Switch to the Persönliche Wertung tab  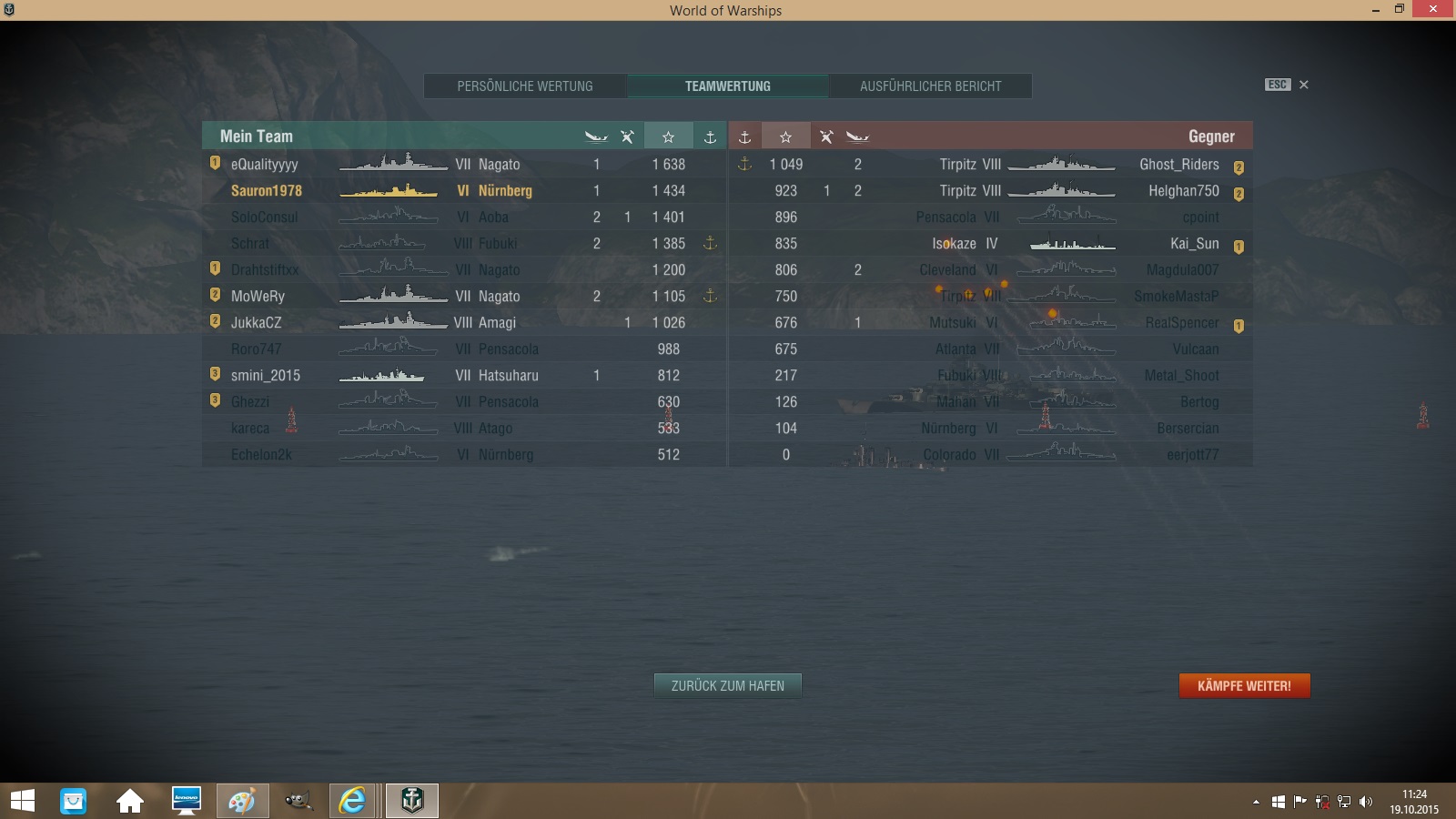click(525, 86)
